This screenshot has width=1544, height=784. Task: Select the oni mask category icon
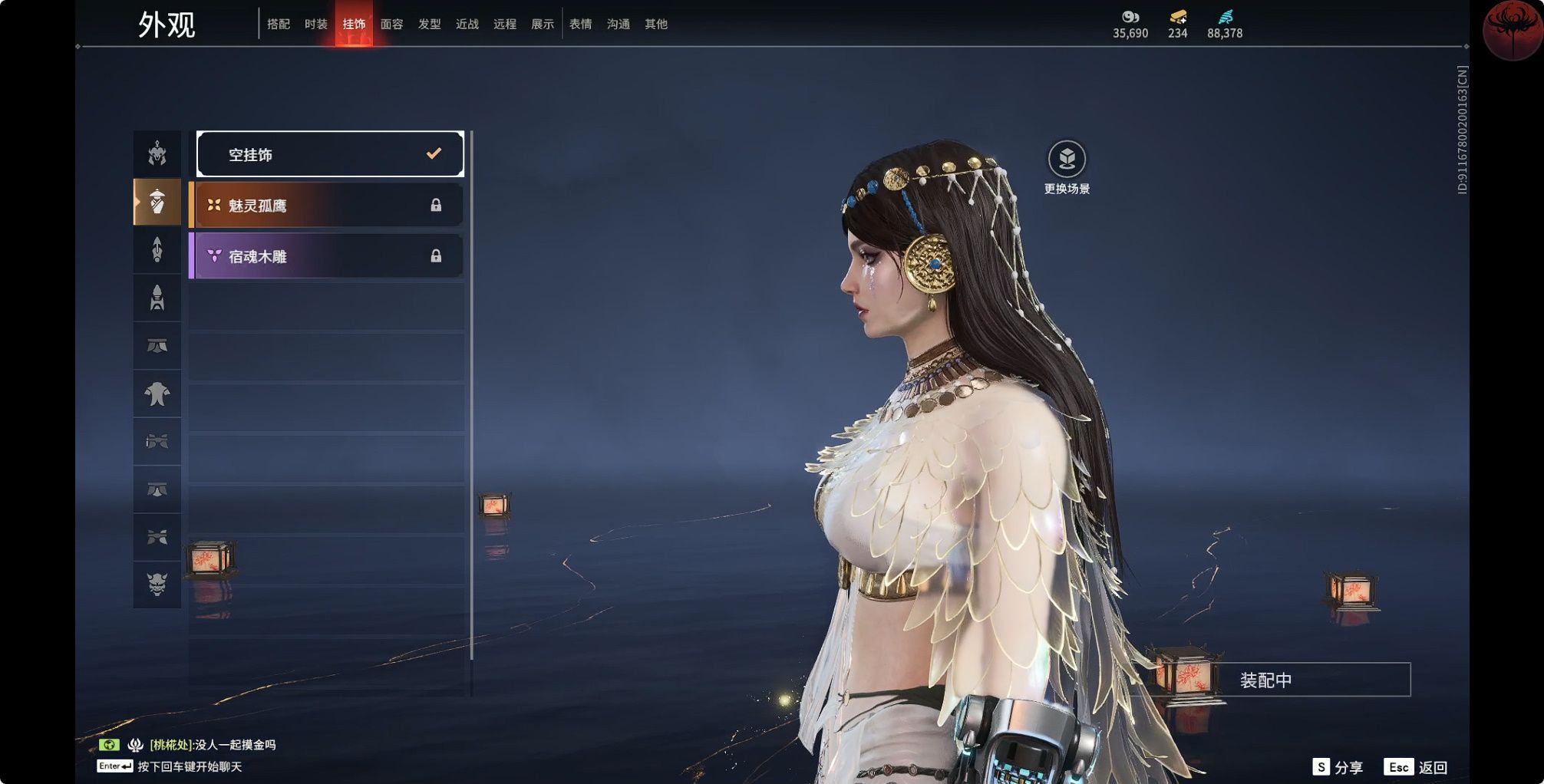157,585
